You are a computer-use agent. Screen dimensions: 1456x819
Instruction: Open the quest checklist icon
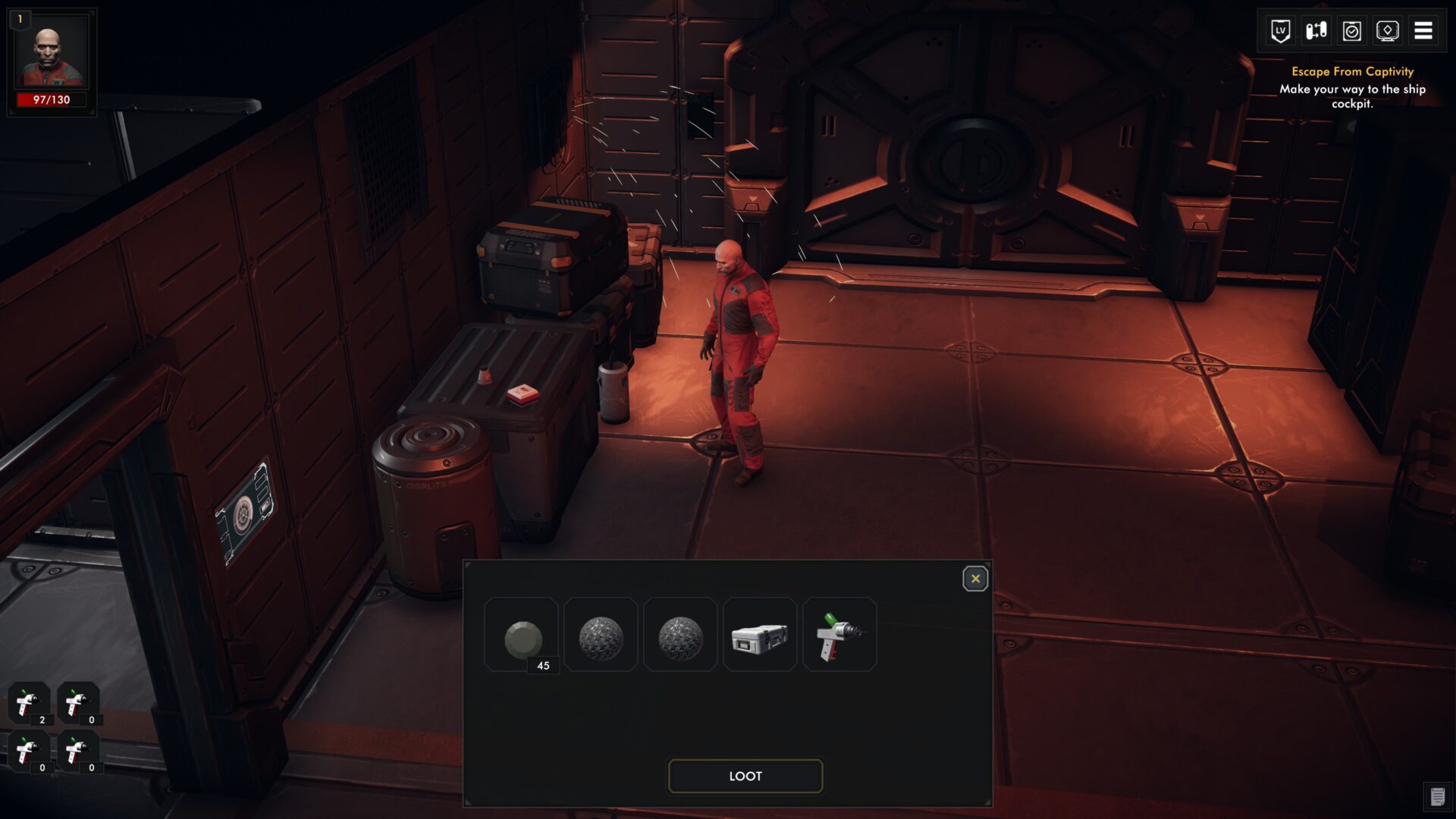tap(1352, 31)
